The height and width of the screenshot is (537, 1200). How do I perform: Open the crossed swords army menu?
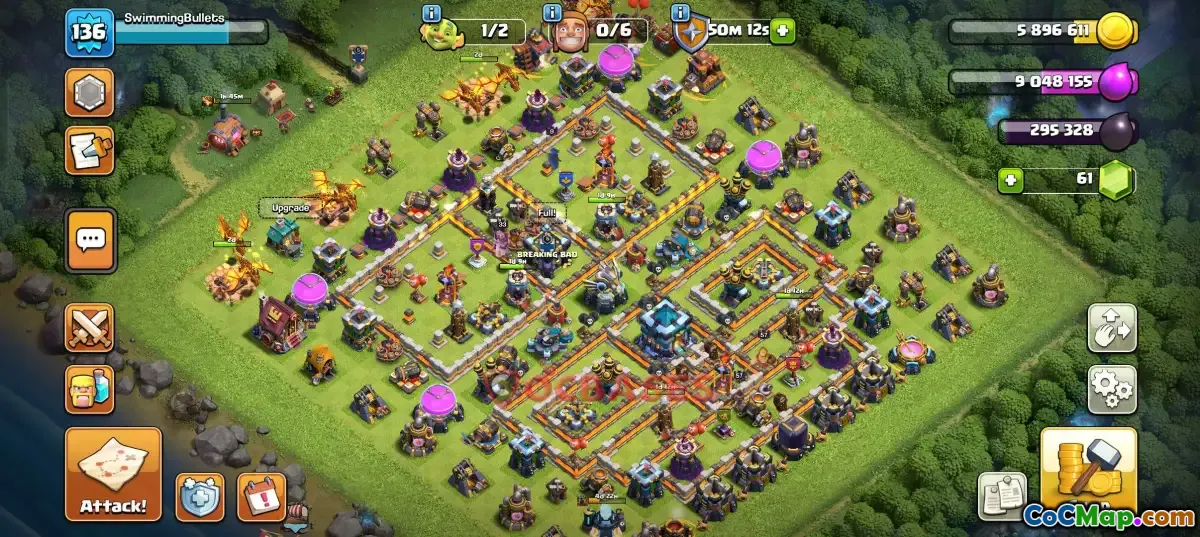(90, 328)
